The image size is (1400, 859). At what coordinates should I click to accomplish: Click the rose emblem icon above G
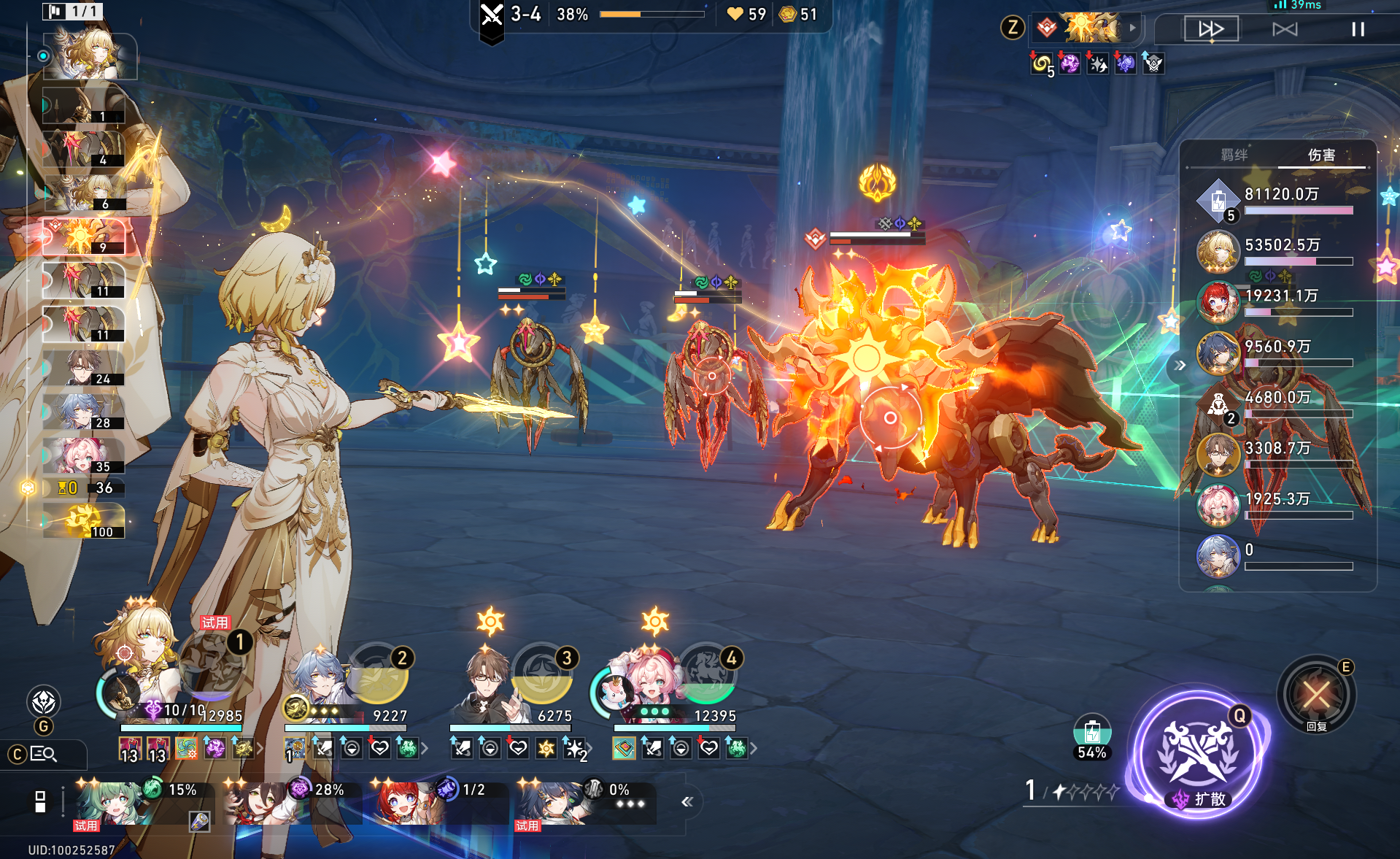pyautogui.click(x=44, y=702)
